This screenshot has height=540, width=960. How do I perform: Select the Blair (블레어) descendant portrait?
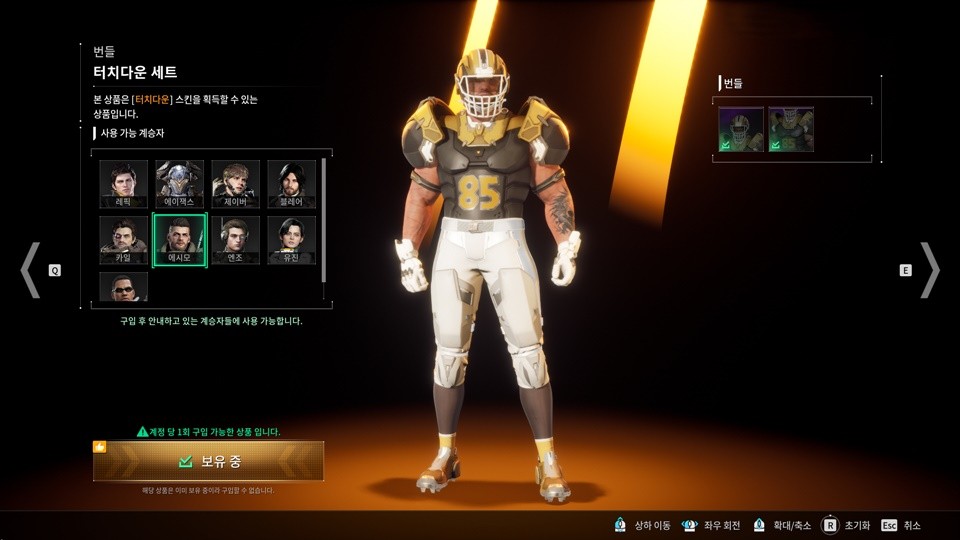click(291, 183)
